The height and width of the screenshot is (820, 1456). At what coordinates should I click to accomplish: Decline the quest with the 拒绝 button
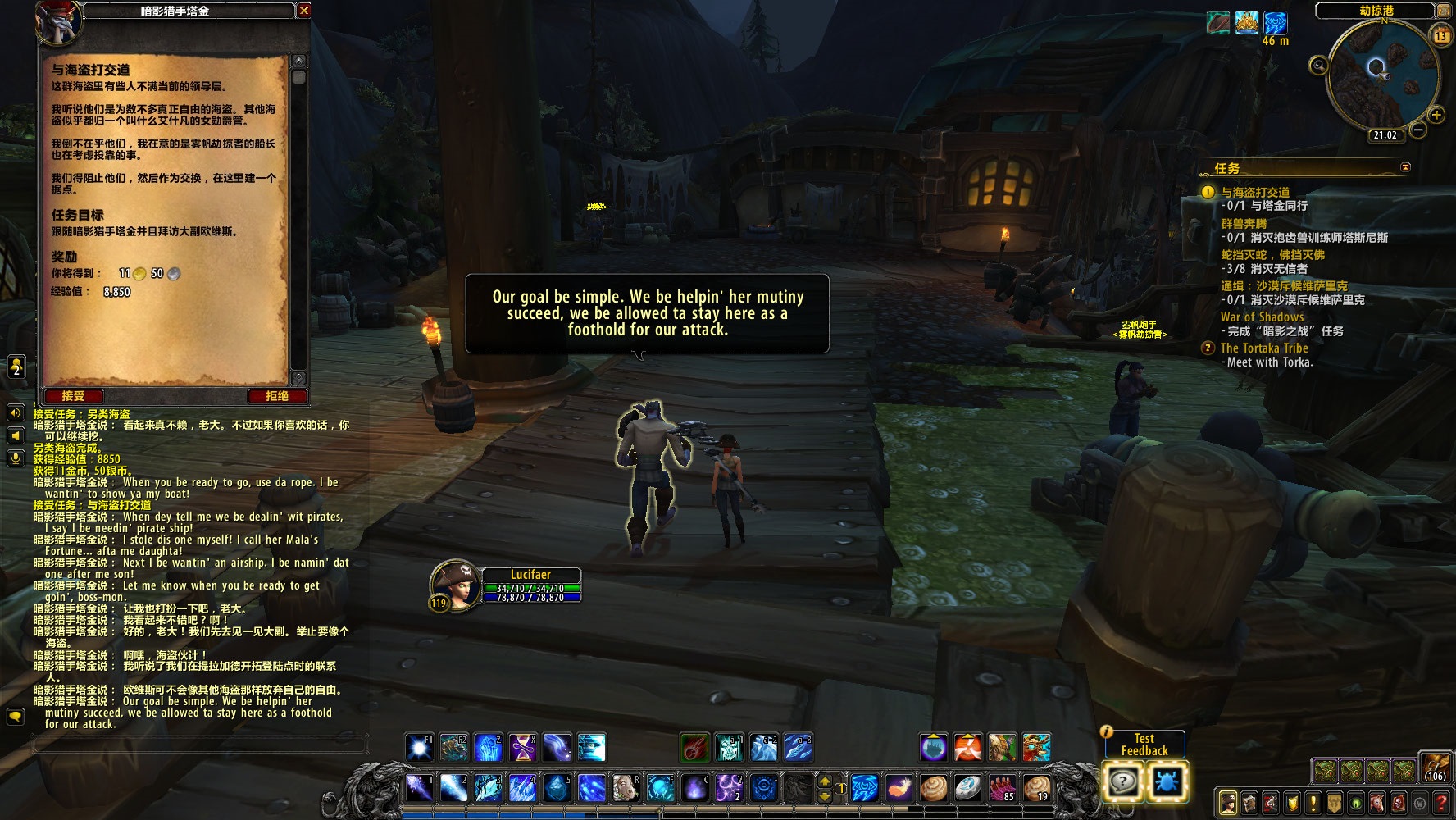277,396
